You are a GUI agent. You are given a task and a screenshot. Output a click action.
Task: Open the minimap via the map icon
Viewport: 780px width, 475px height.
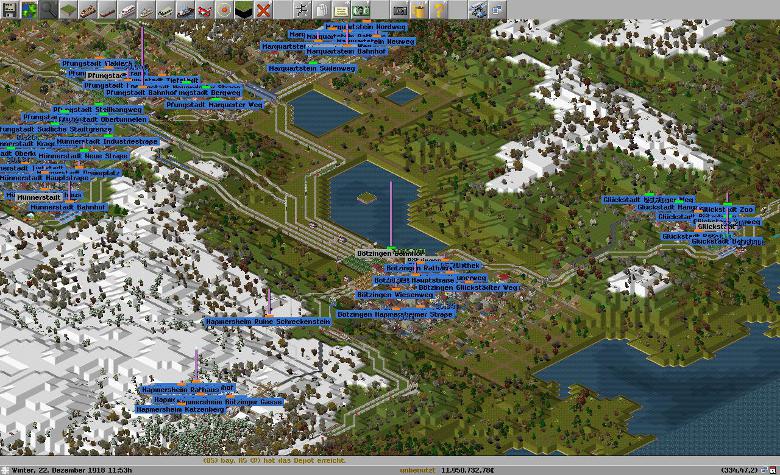[29, 10]
